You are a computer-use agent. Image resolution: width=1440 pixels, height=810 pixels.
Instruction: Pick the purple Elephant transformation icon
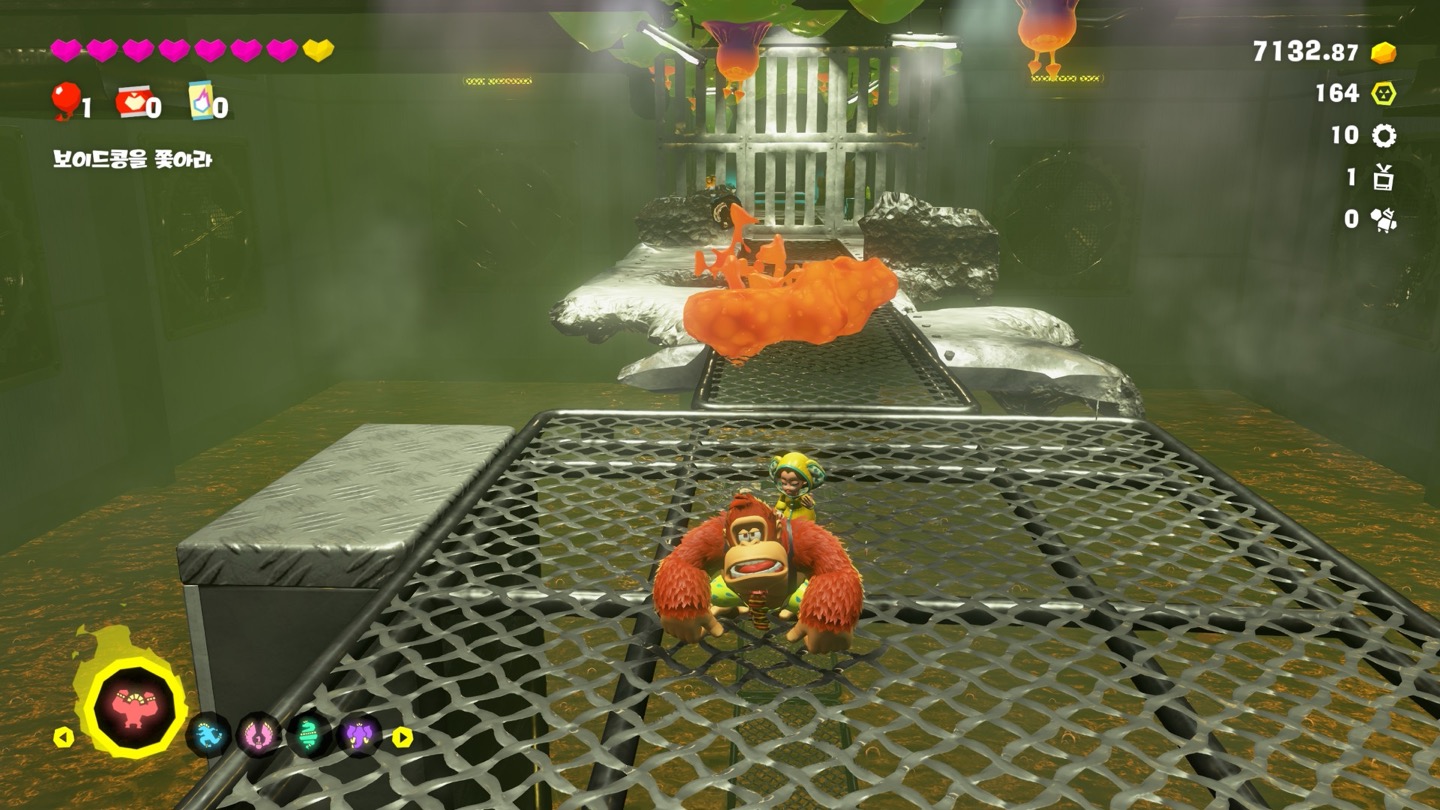click(x=359, y=735)
